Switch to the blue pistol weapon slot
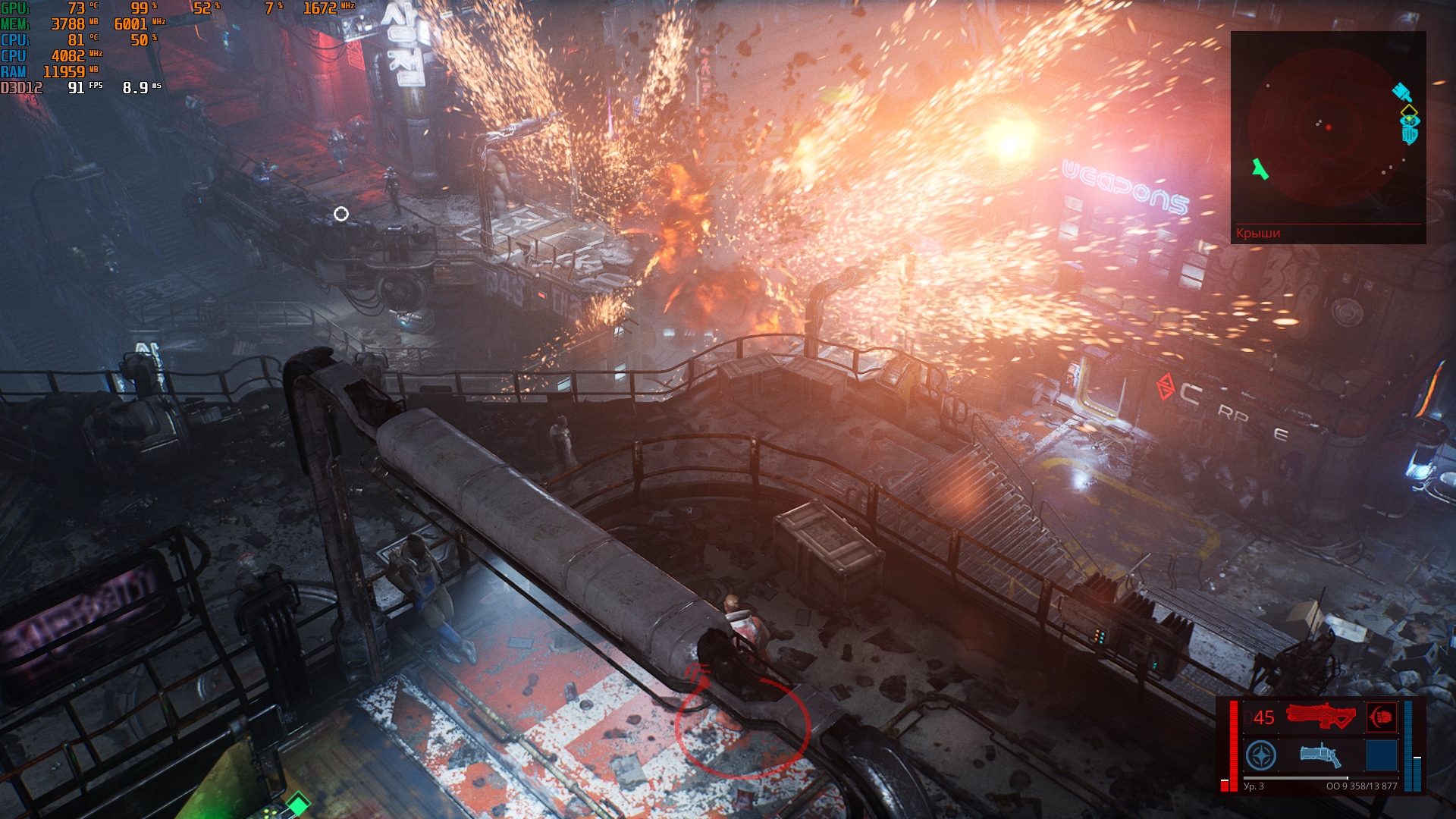 (x=1320, y=755)
